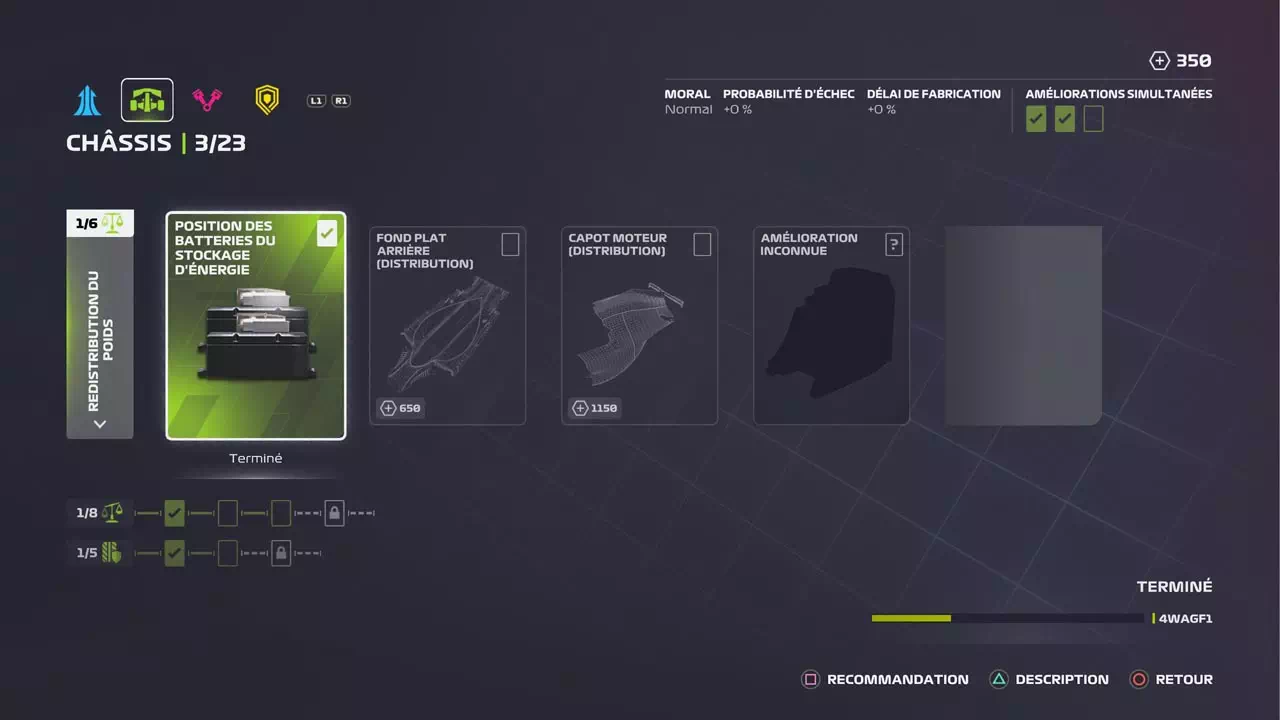Select the Amélioration inconnue card
The width and height of the screenshot is (1280, 720).
831,326
